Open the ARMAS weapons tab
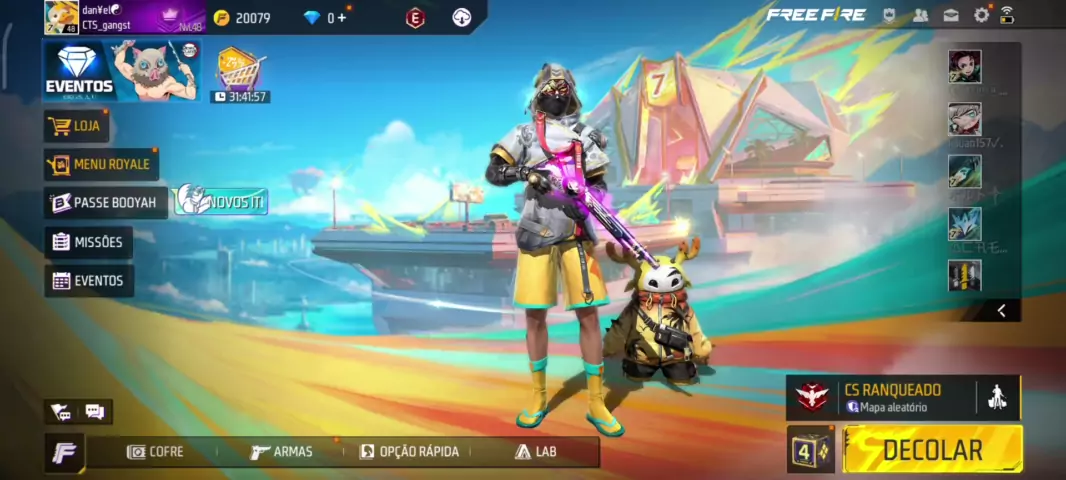 282,452
